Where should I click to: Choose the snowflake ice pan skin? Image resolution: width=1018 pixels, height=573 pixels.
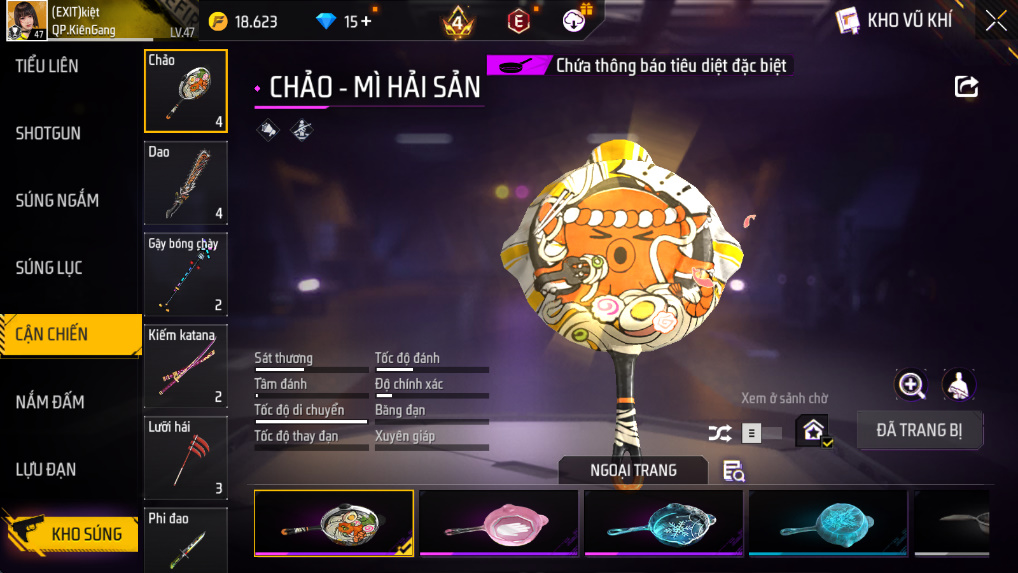(x=663, y=523)
